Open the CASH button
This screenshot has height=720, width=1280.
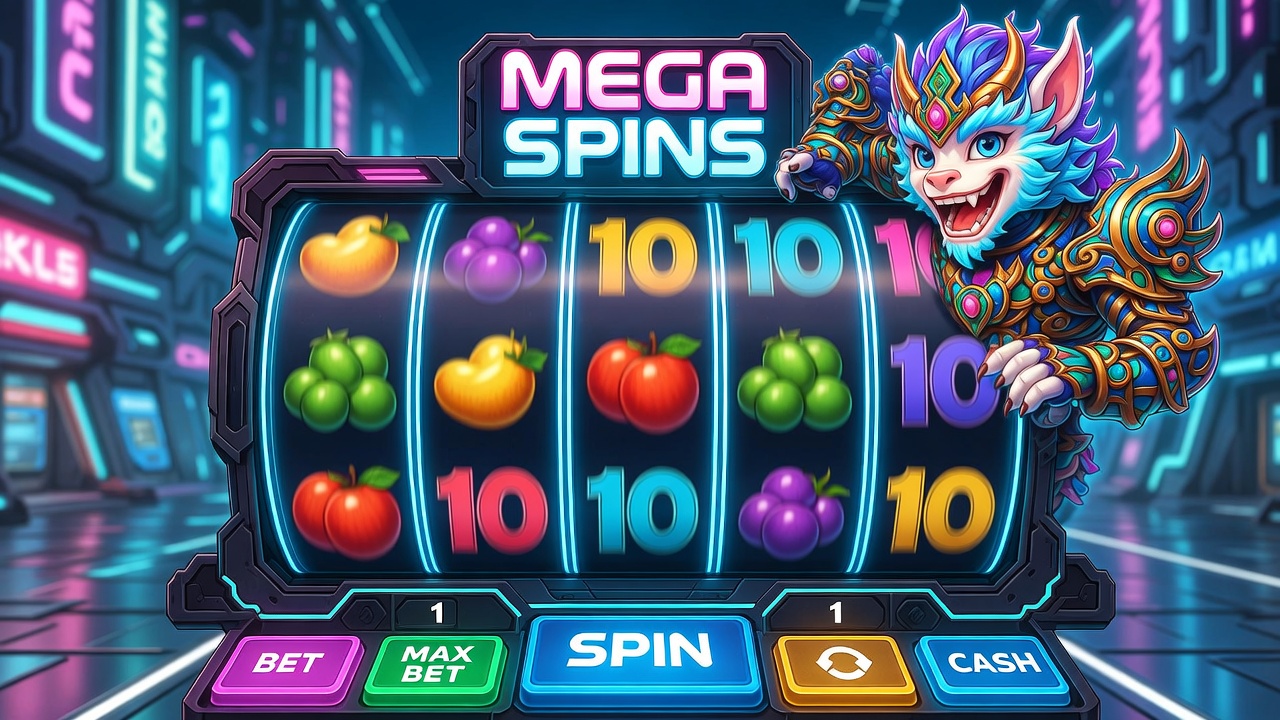(x=991, y=662)
